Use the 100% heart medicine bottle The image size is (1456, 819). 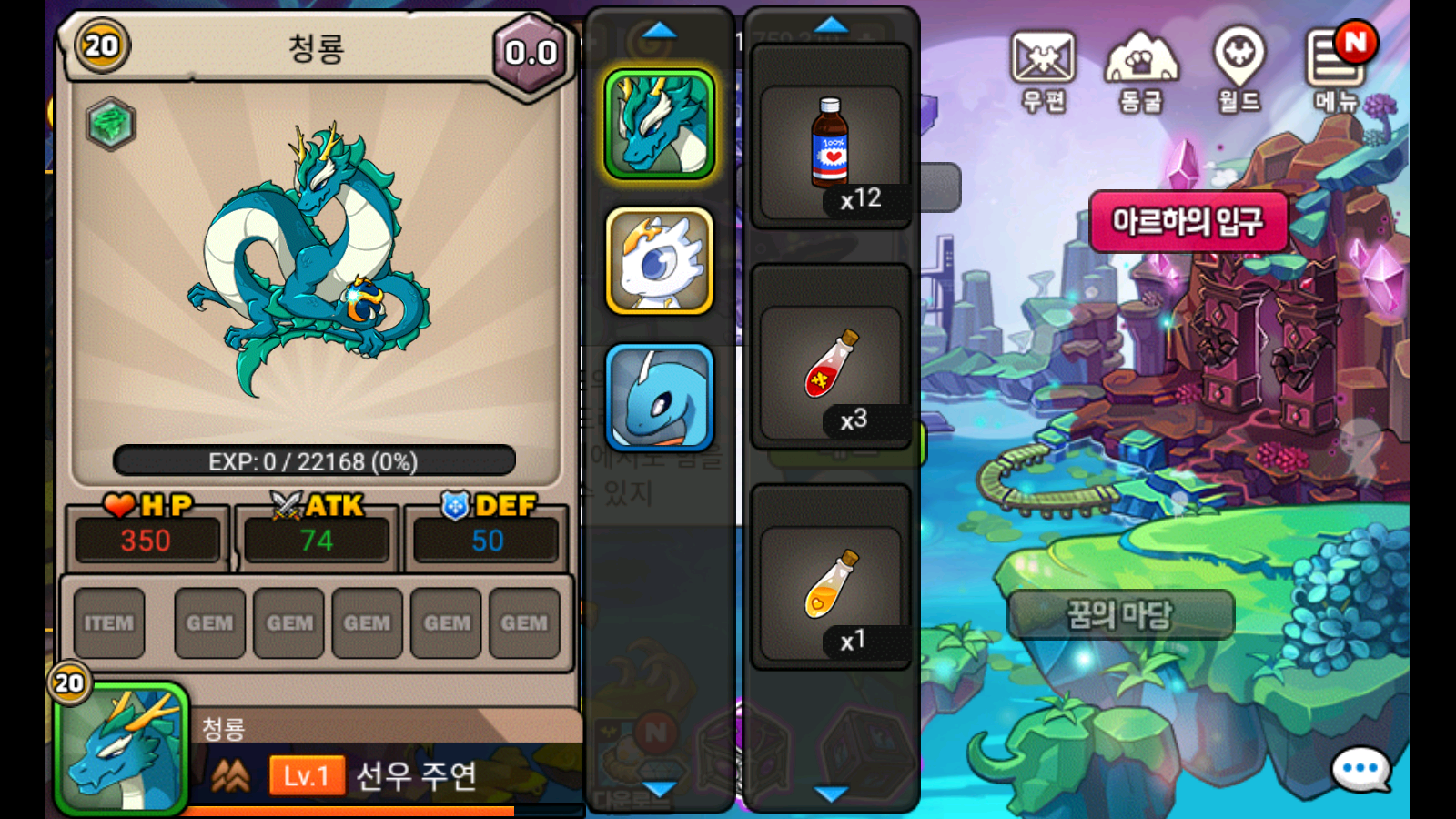click(830, 146)
